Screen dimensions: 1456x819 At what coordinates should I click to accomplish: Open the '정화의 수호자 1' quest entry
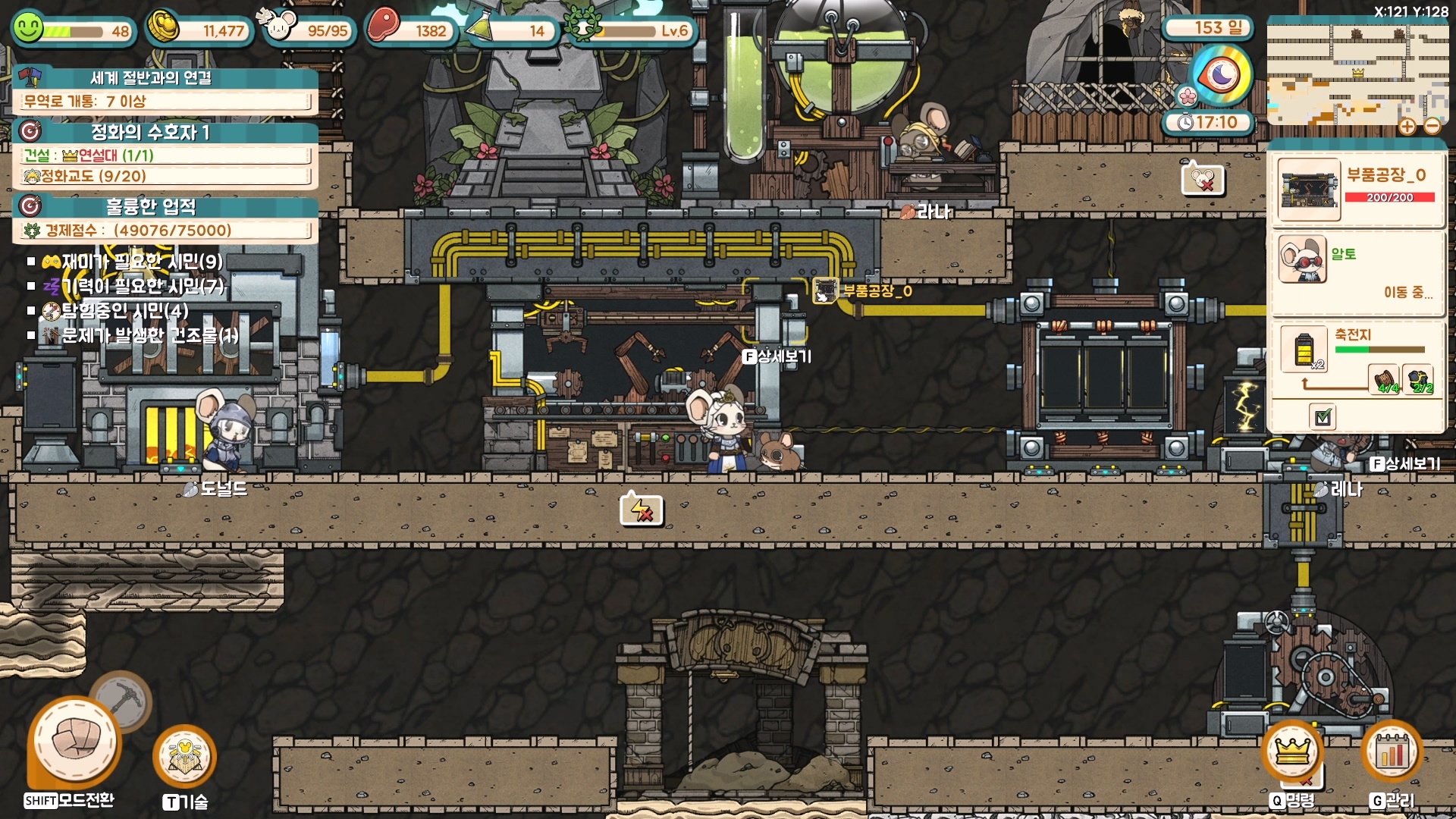tap(150, 132)
